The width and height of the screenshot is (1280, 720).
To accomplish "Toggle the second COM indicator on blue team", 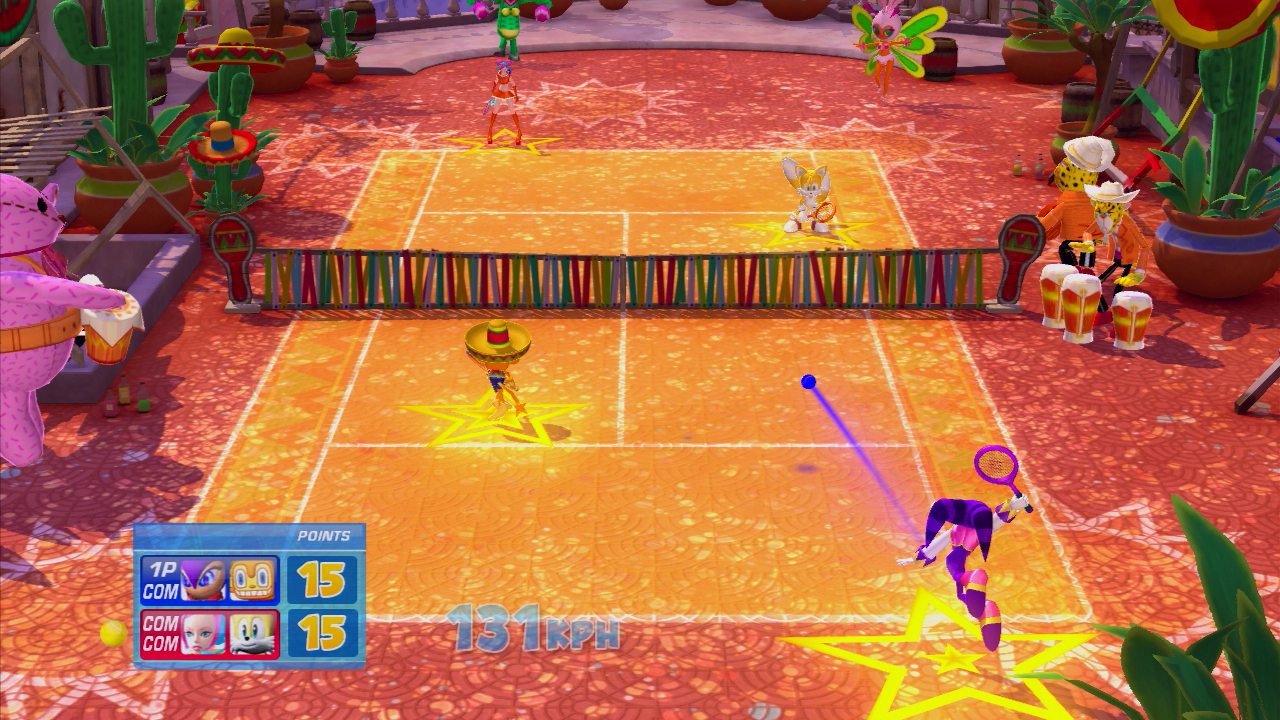I will (x=163, y=588).
